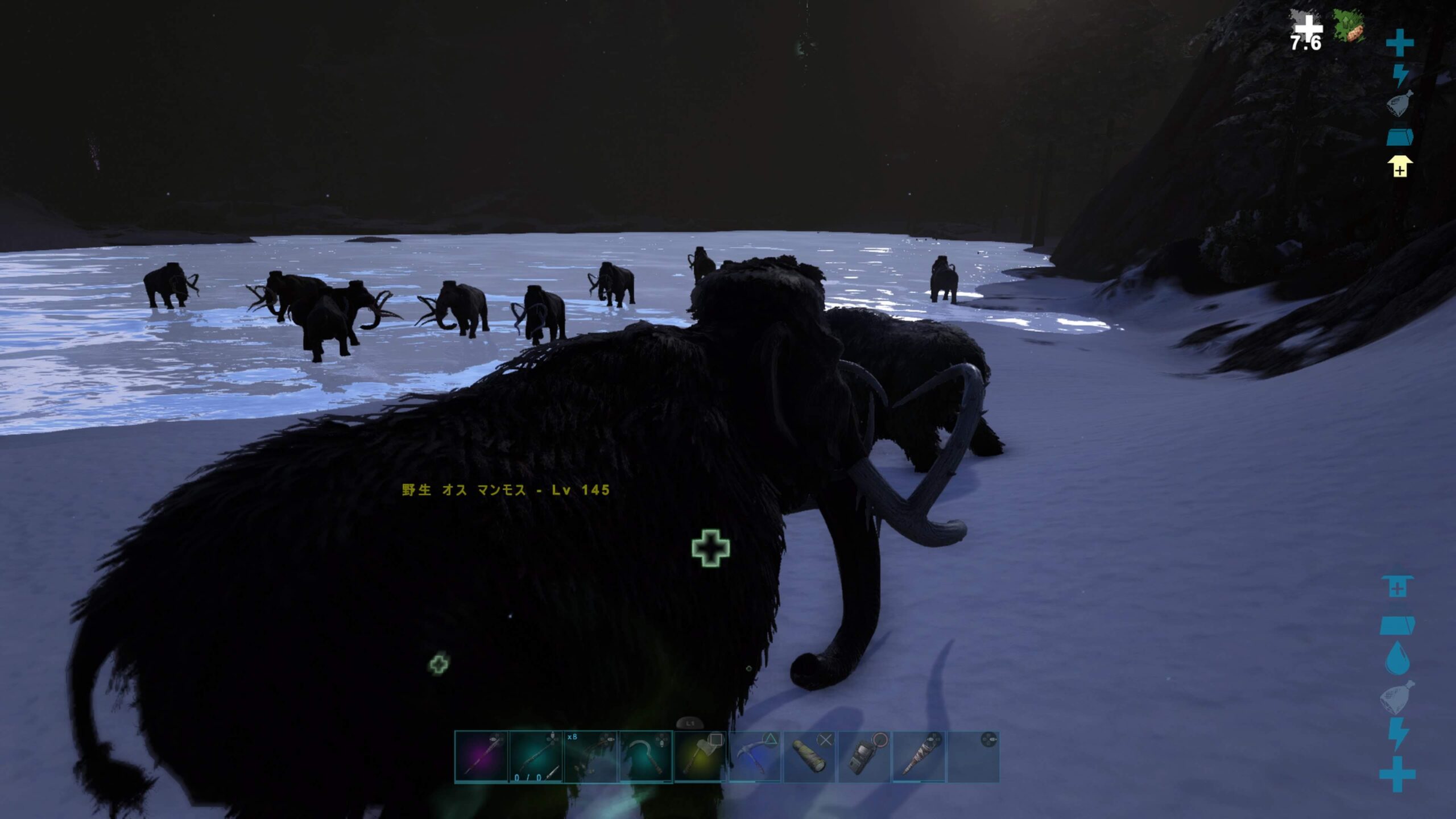Select the hotbar slot with x8 stack
Screen dimensions: 1456x819
point(590,757)
